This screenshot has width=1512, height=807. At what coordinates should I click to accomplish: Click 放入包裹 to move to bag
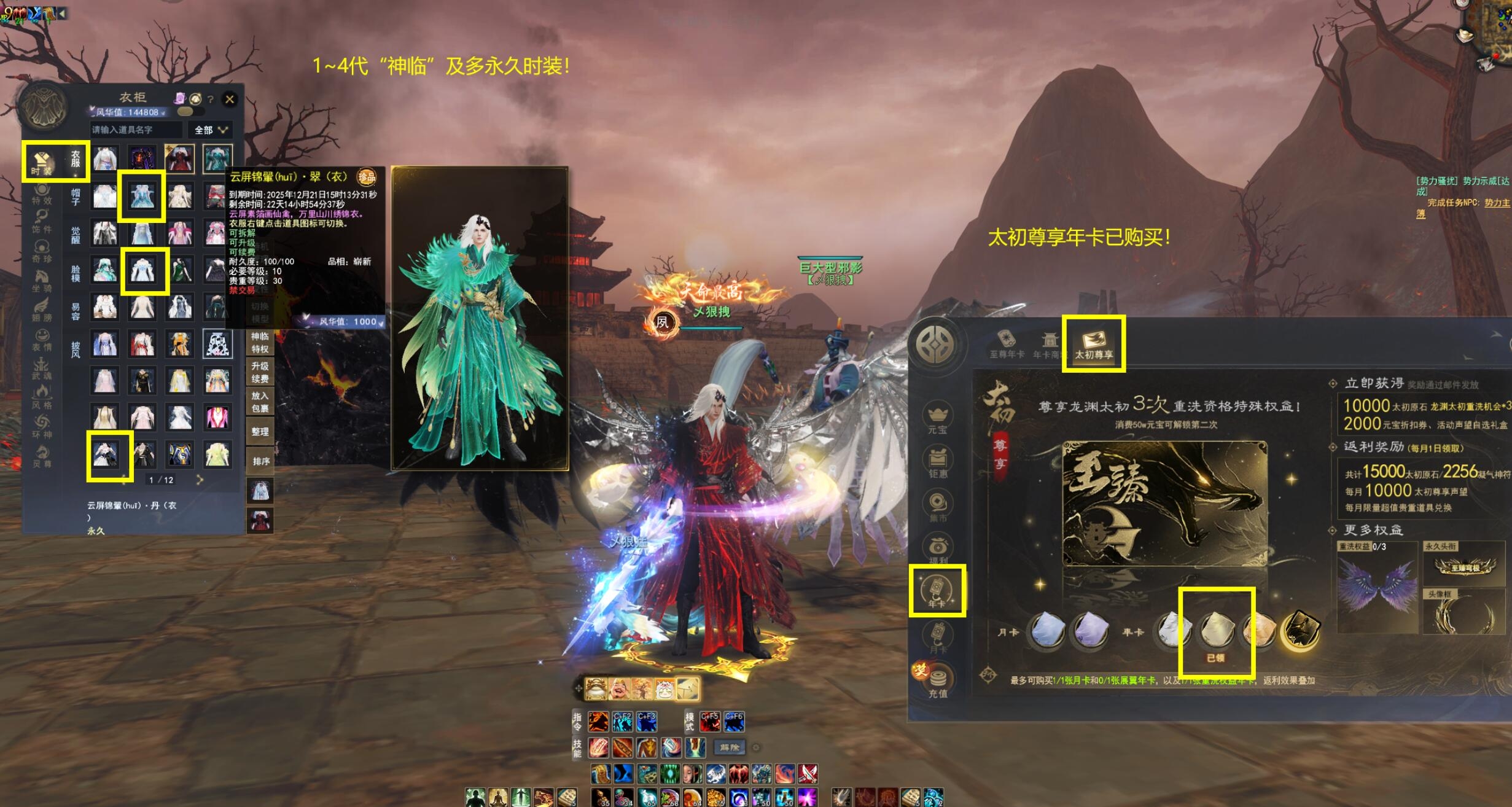click(x=260, y=402)
